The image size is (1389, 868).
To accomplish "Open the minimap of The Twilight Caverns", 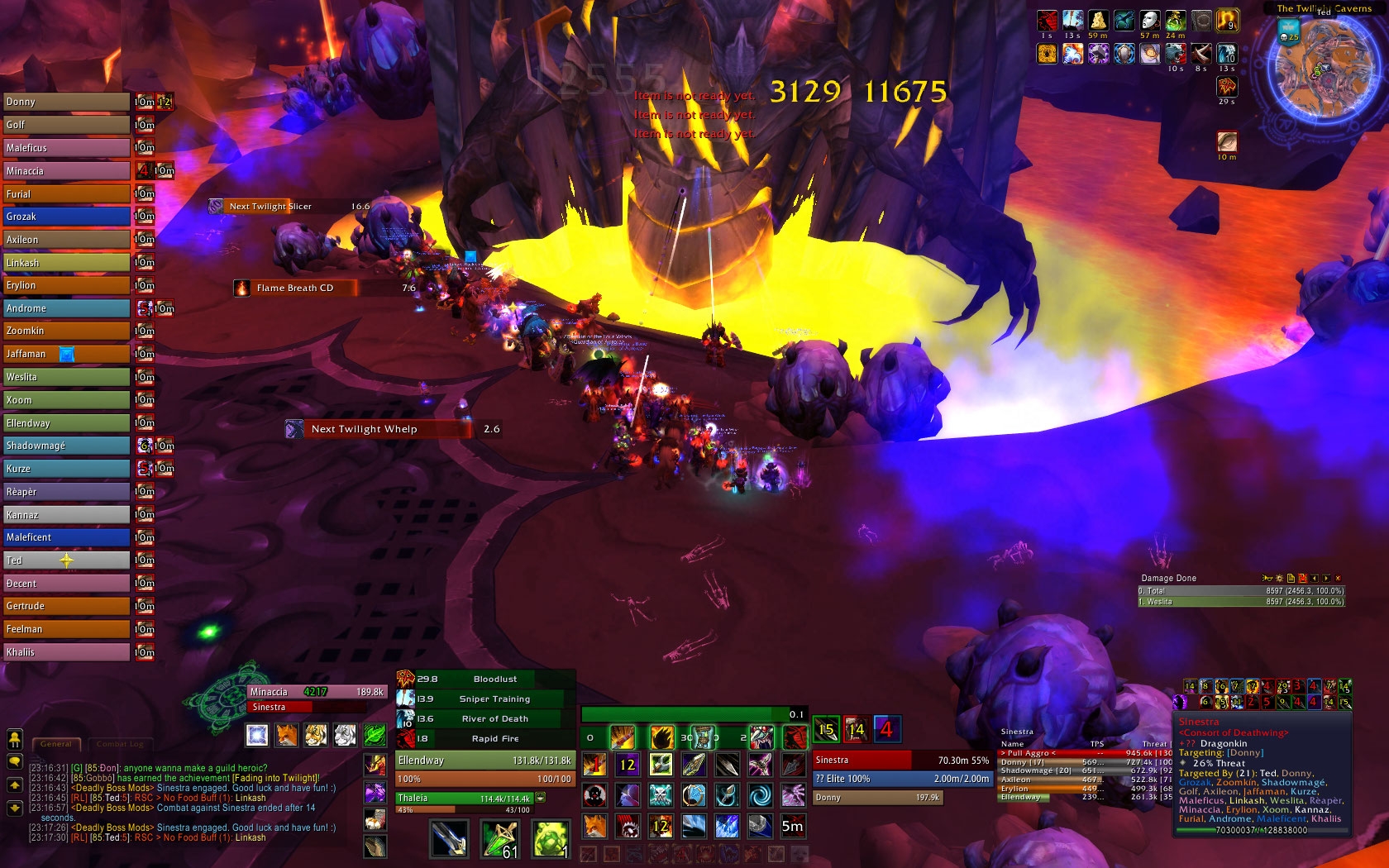I will [x=1325, y=69].
